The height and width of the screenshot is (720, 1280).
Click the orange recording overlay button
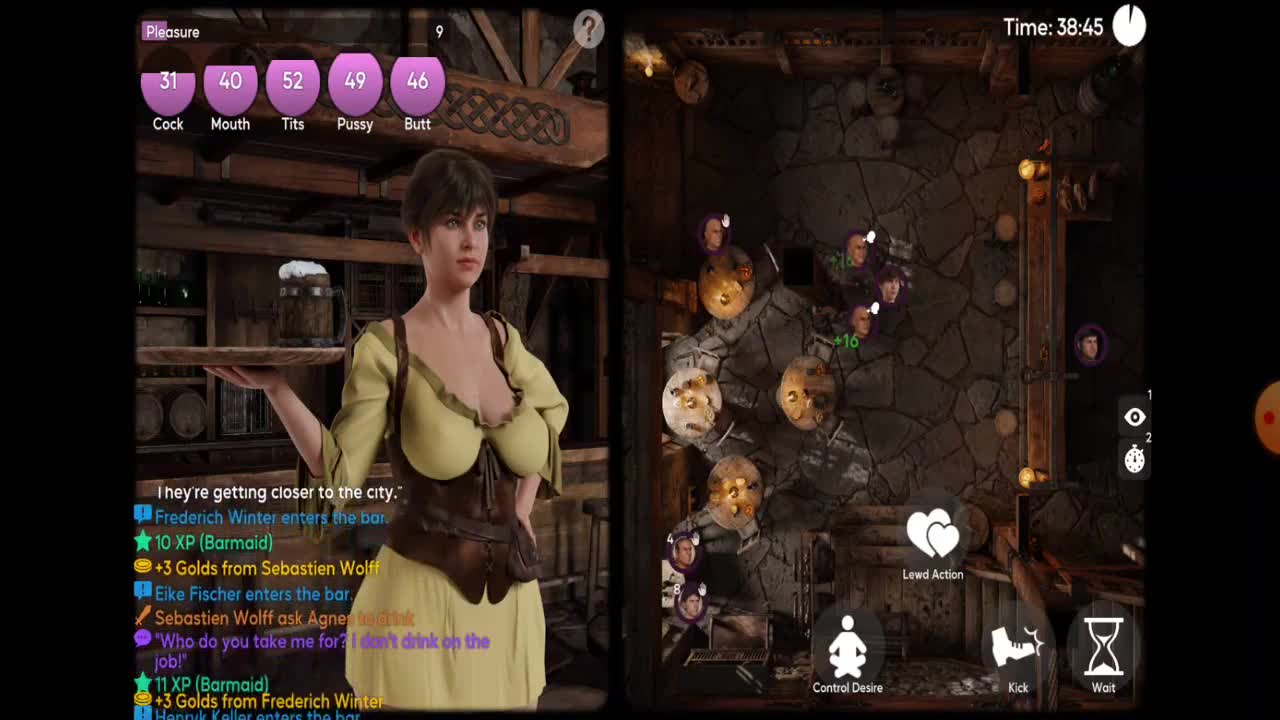tap(1268, 417)
